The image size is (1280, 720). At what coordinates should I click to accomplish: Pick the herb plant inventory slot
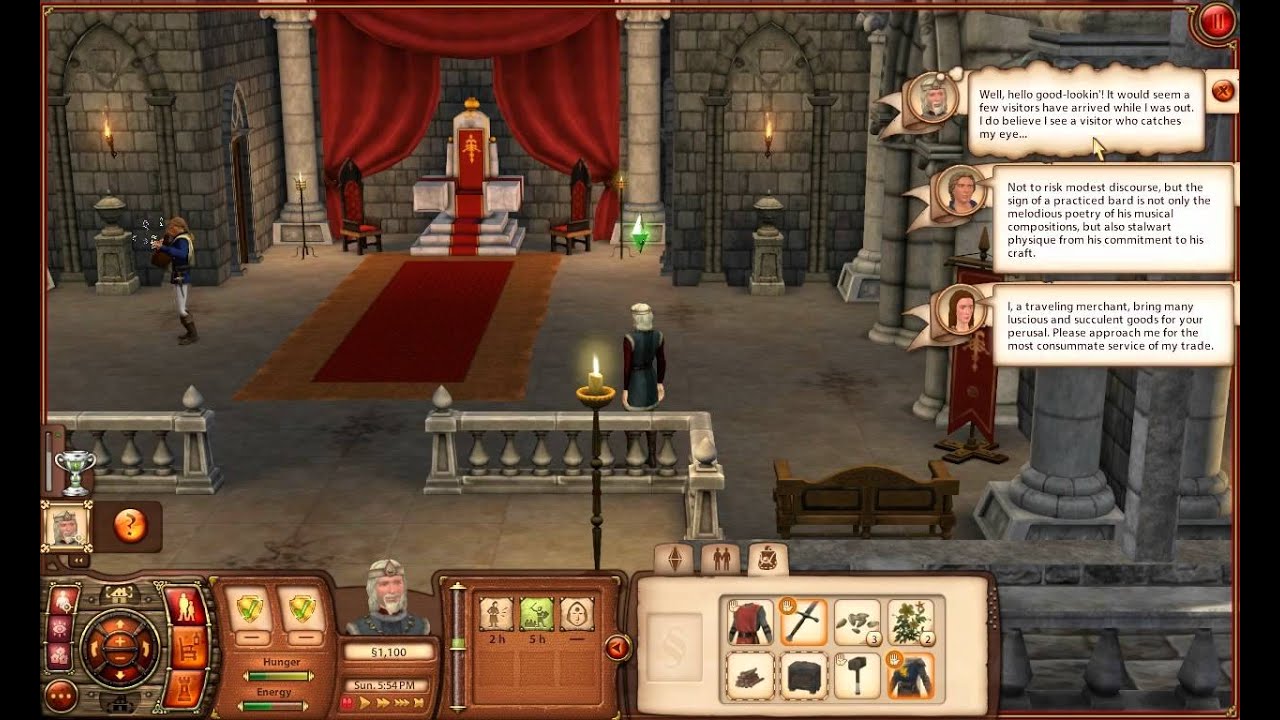click(911, 622)
